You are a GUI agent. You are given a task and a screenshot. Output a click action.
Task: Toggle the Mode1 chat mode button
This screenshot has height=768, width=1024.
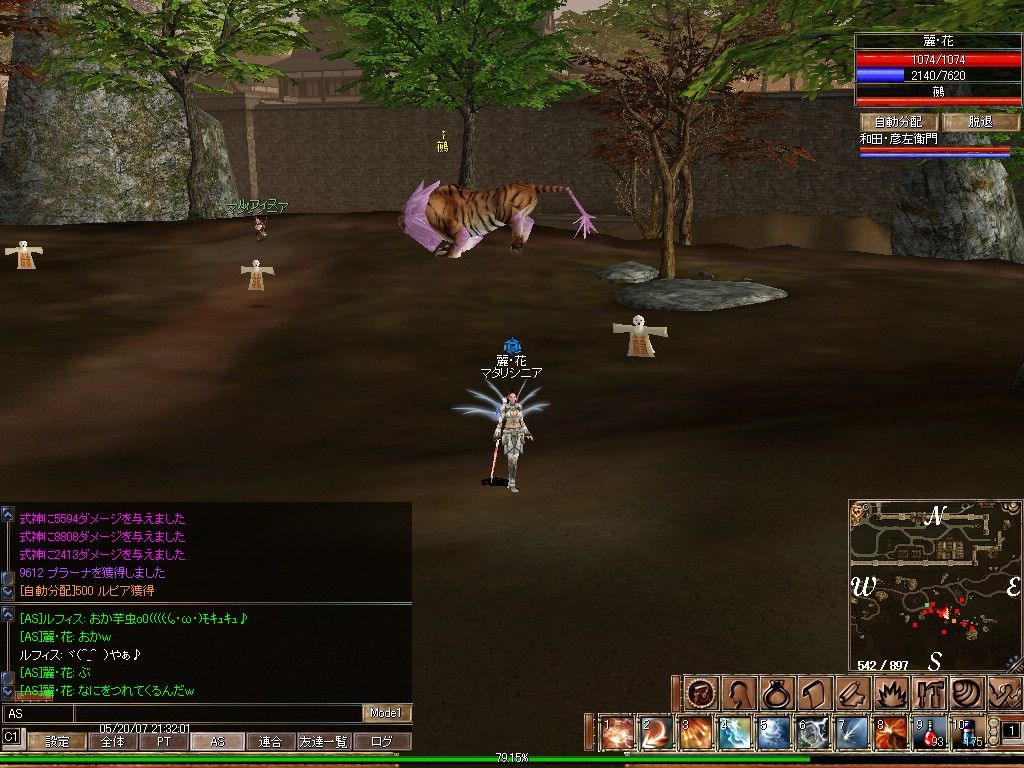387,713
